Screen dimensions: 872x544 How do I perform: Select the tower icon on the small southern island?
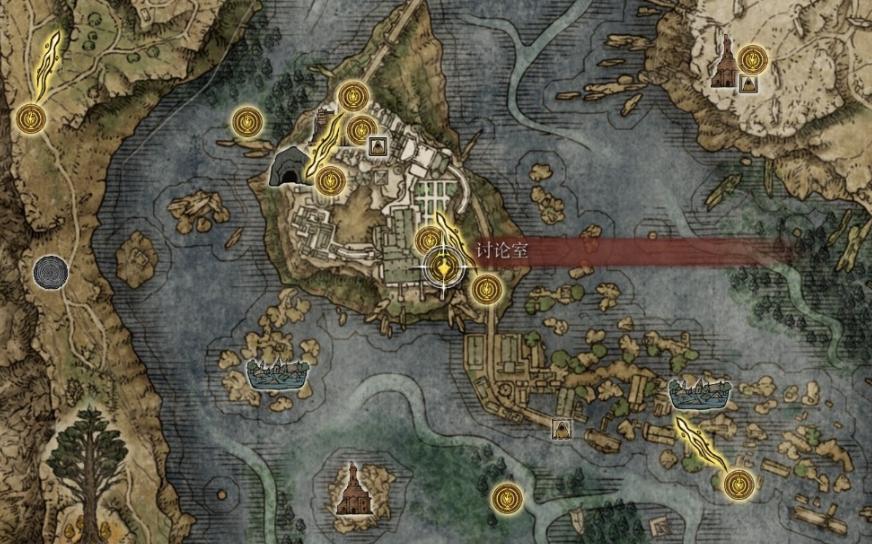pyautogui.click(x=352, y=488)
